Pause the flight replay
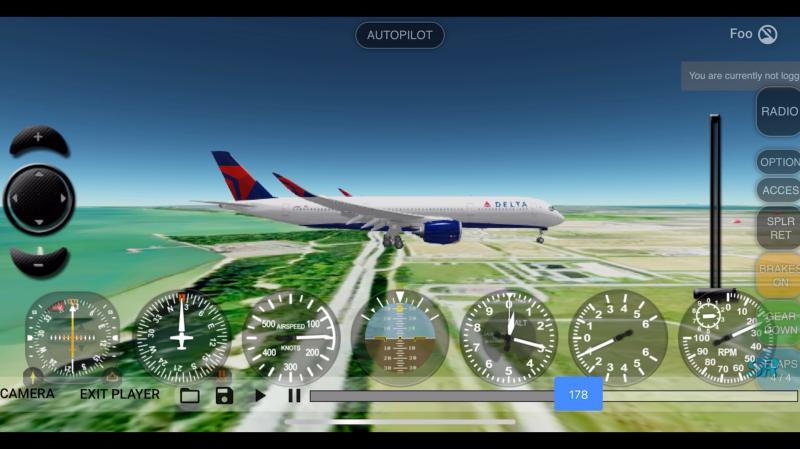800x449 pixels. coord(294,395)
